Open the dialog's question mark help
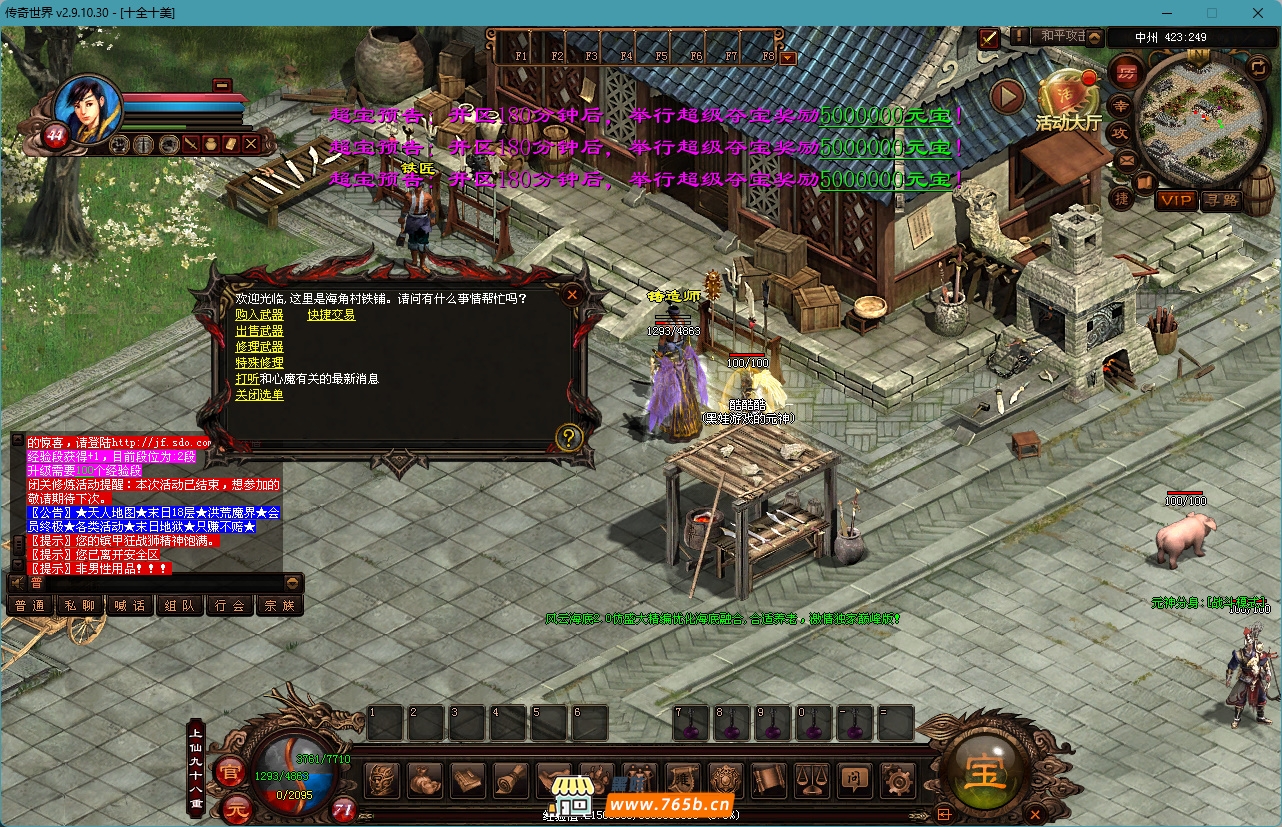 pos(569,437)
